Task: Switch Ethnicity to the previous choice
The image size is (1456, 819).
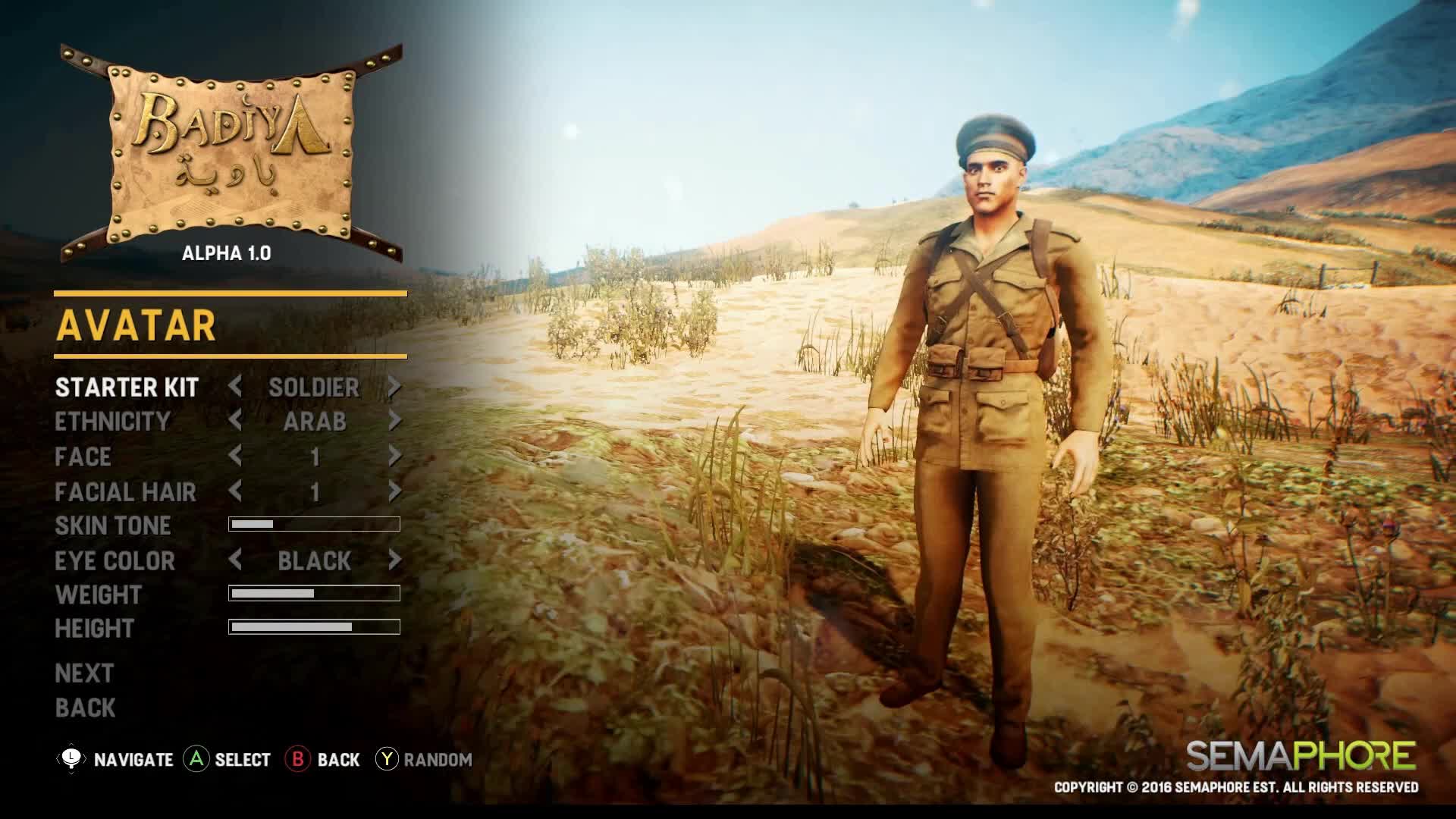Action: [235, 421]
